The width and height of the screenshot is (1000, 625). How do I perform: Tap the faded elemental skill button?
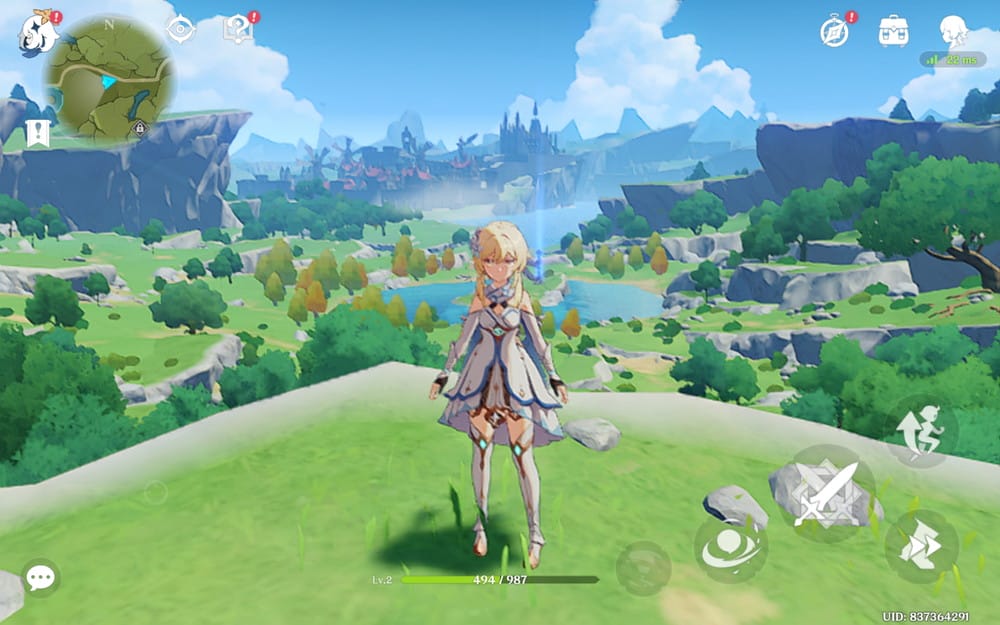tap(643, 568)
